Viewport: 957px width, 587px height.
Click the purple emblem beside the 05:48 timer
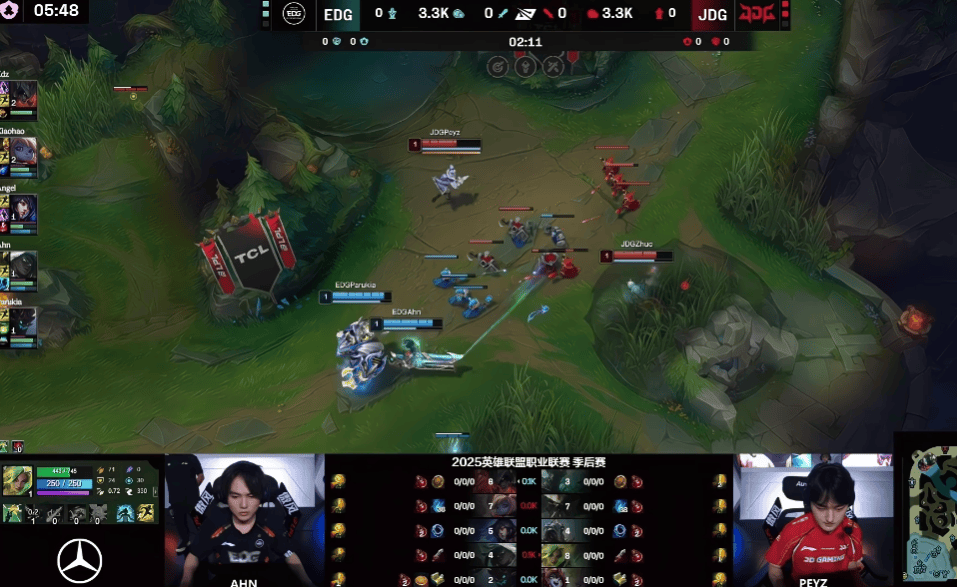(13, 12)
